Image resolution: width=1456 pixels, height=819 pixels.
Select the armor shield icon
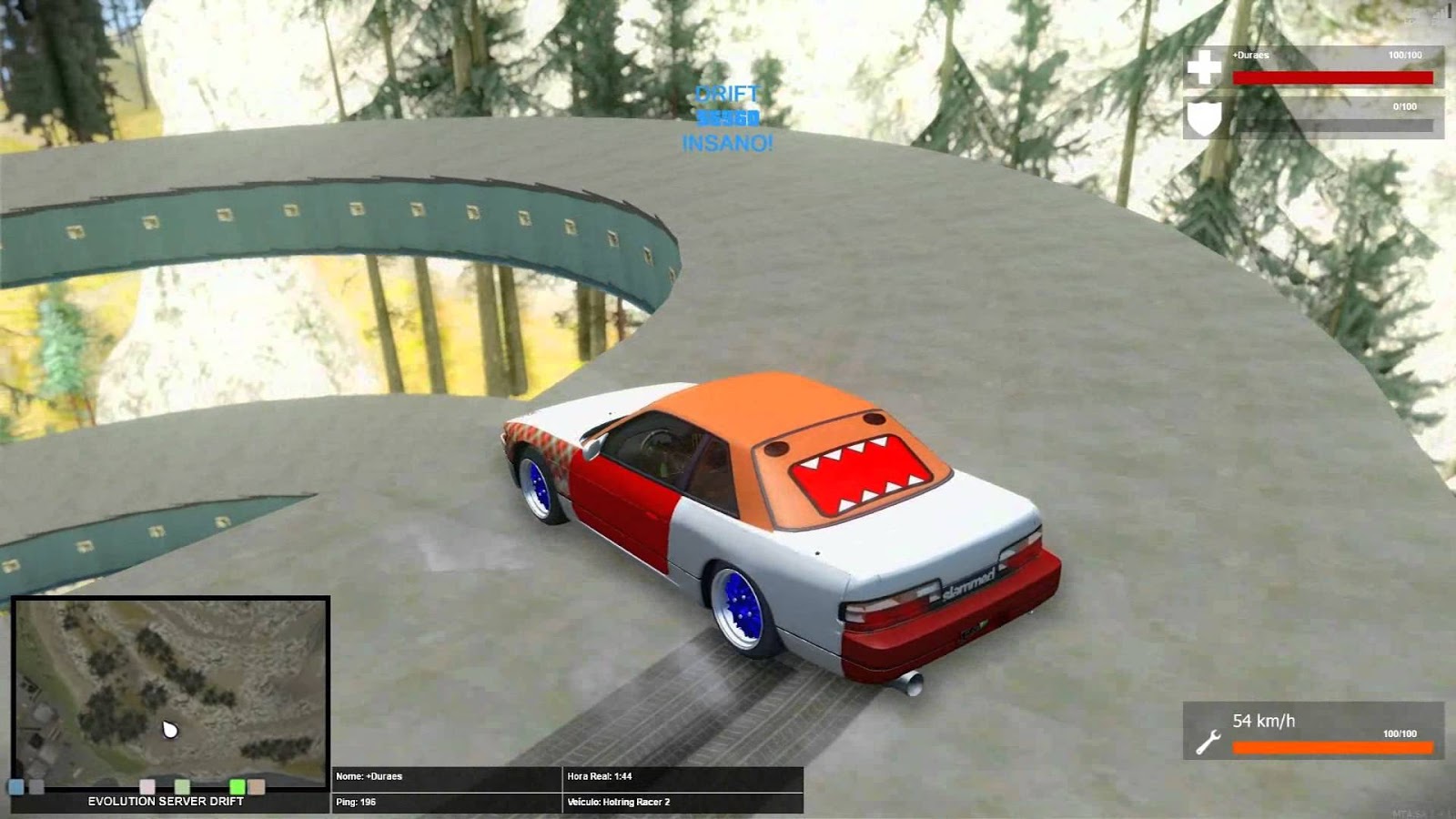tap(1203, 116)
